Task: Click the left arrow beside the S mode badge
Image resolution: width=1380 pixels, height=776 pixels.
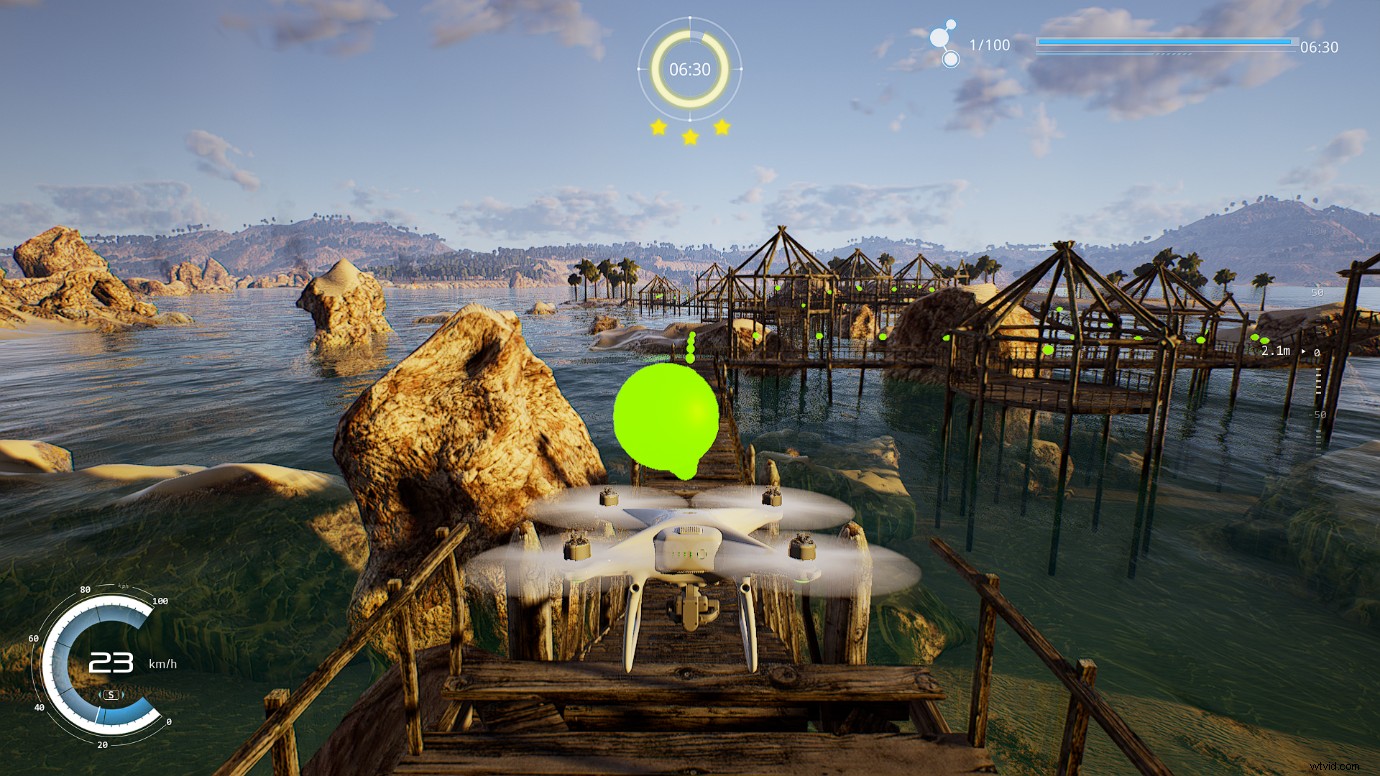Action: 100,694
